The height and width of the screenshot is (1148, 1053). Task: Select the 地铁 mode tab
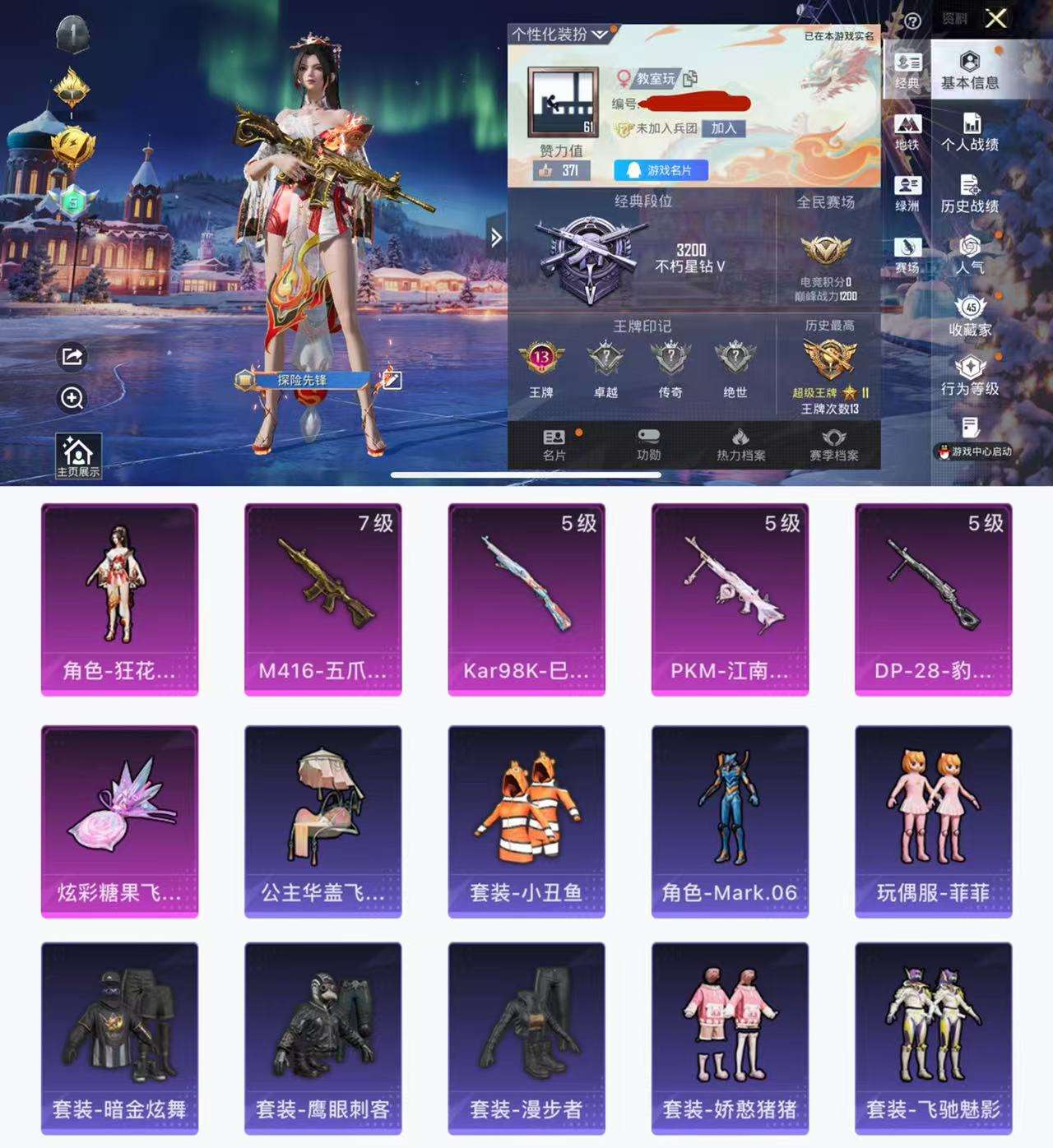click(907, 130)
